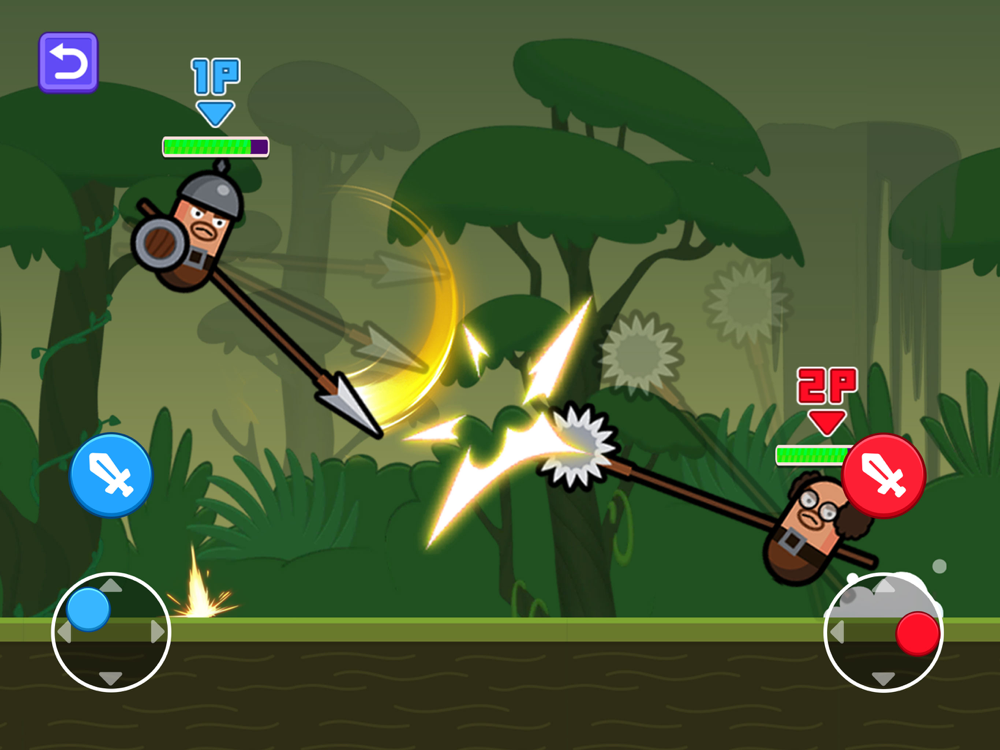Tap the blue sword attack button
The image size is (1000, 750).
(x=111, y=475)
